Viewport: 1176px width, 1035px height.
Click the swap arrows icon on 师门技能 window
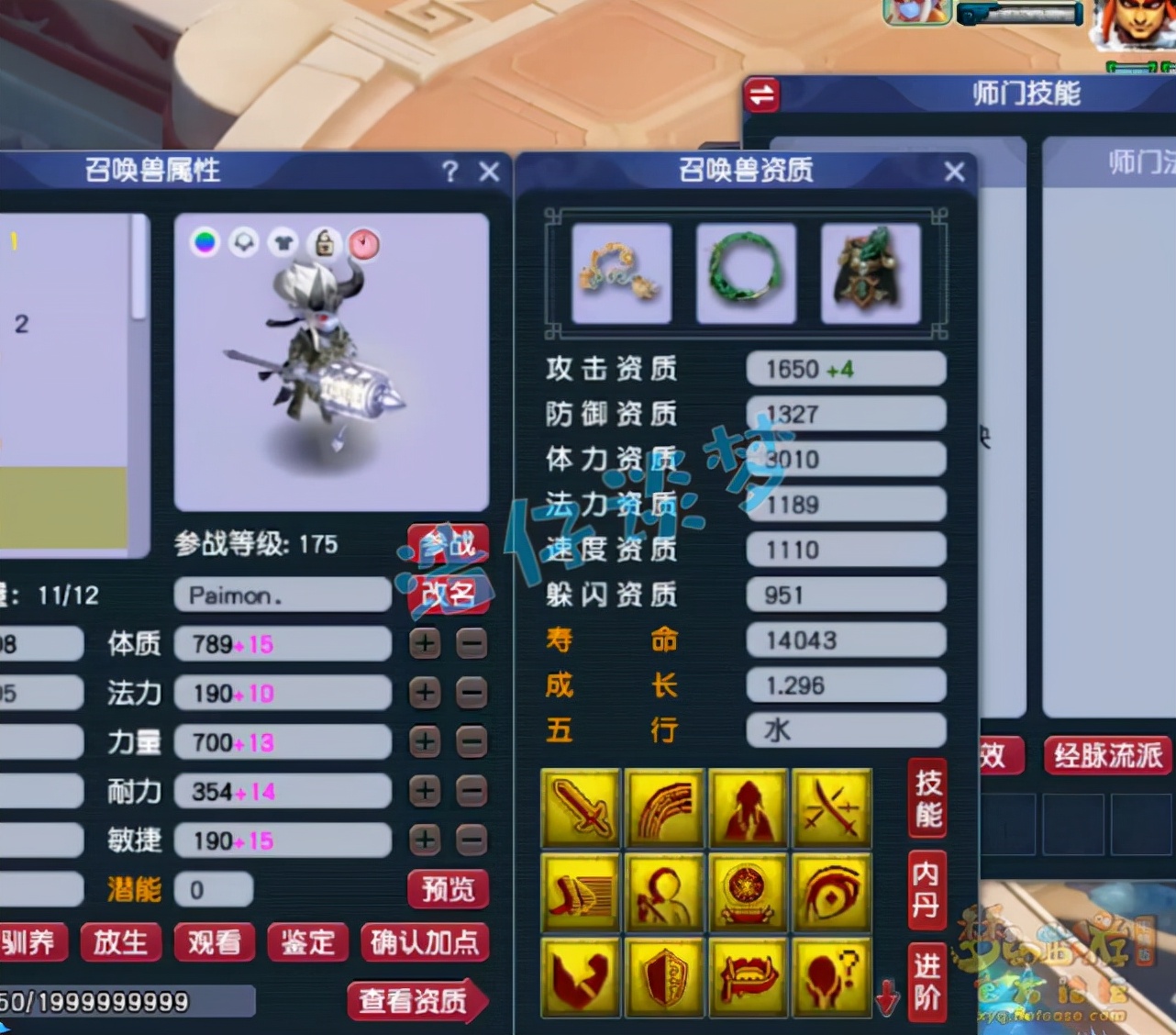pos(761,95)
